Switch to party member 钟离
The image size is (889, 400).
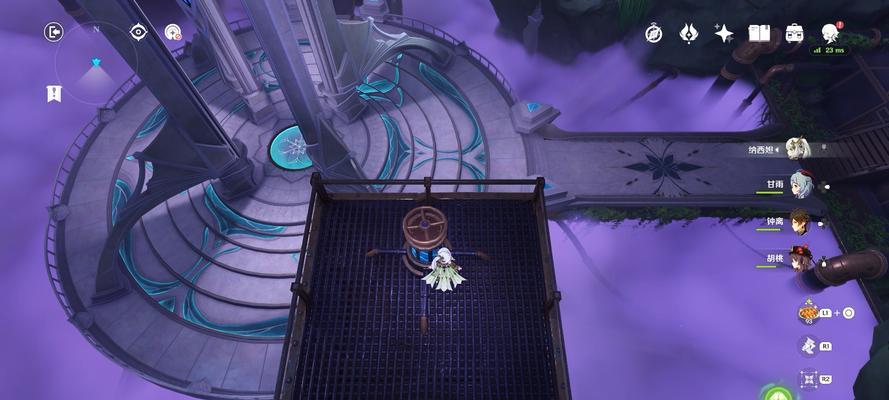coord(799,220)
